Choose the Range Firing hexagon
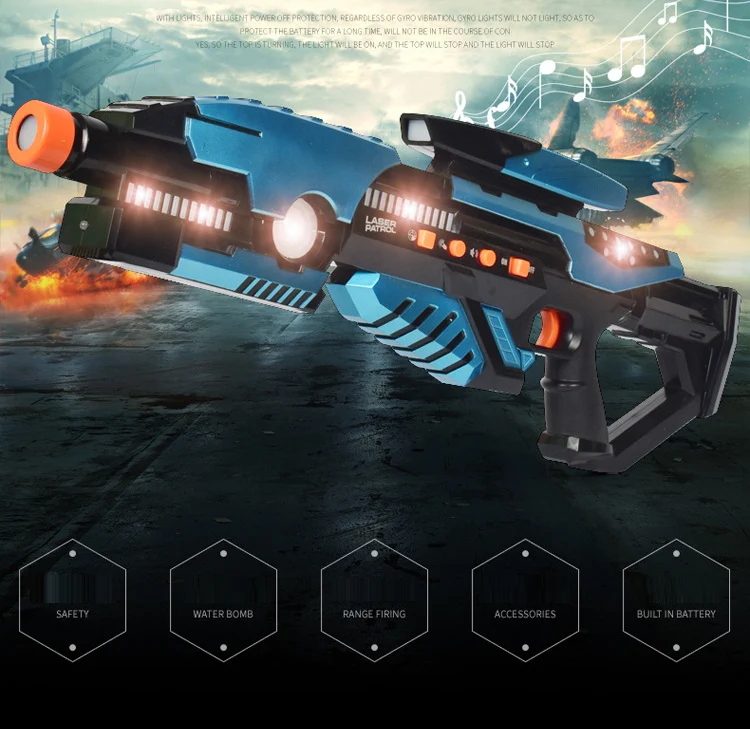 pos(374,600)
